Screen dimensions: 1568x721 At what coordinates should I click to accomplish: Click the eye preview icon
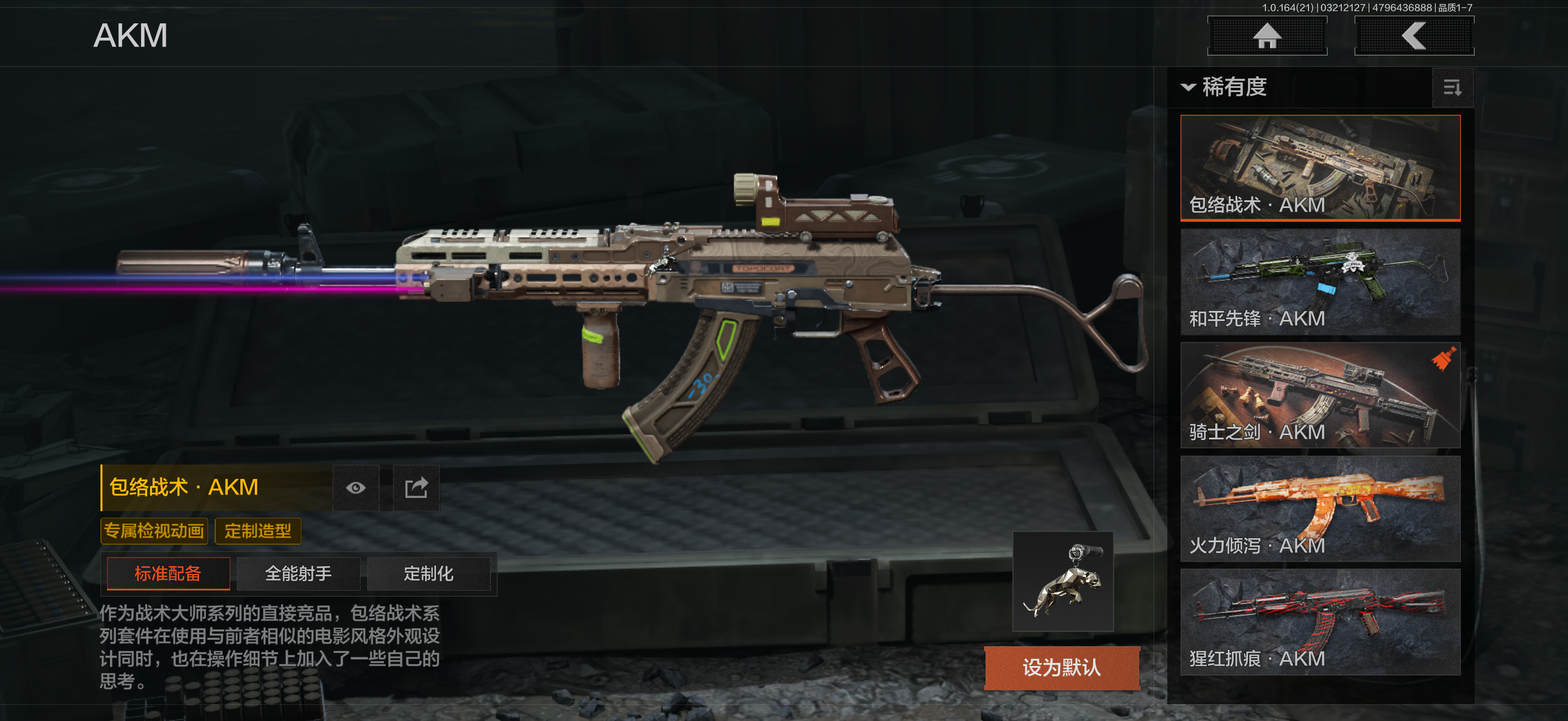pos(356,488)
